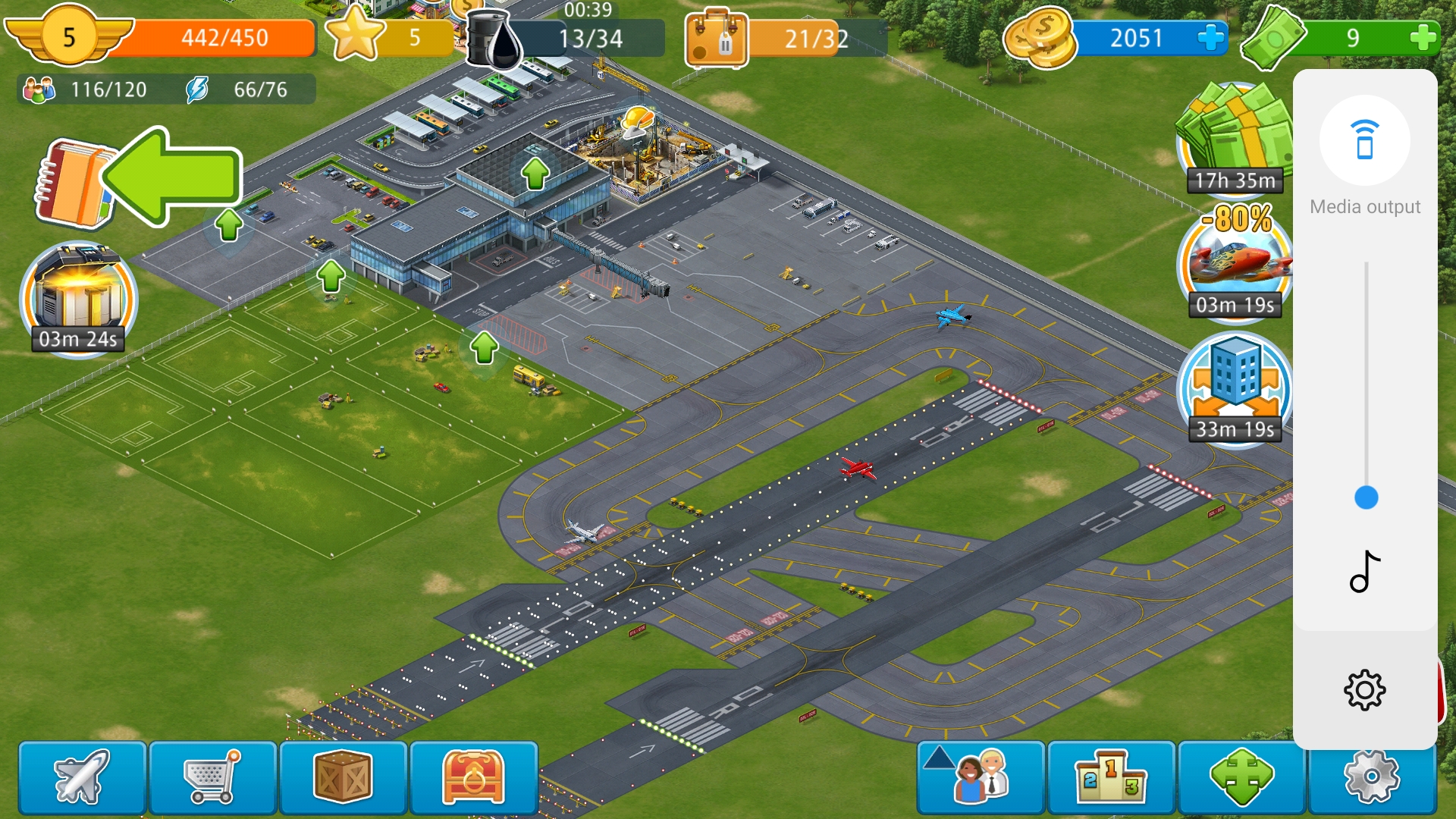Adjust the media volume slider knob
Screen dimensions: 1456x819
click(x=1366, y=497)
